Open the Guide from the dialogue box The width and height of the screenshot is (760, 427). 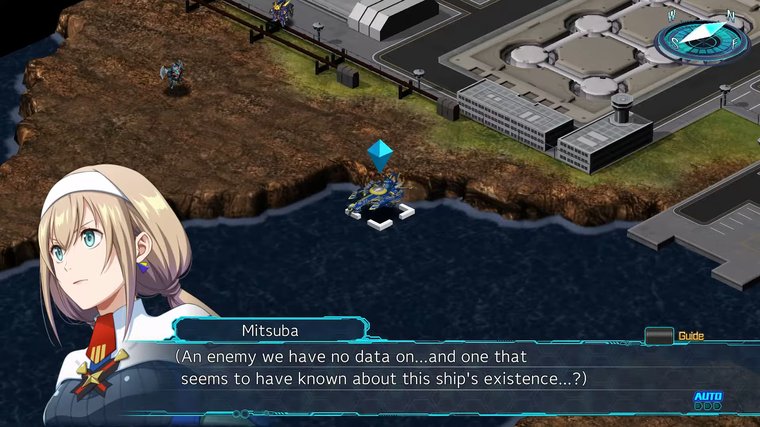(660, 336)
